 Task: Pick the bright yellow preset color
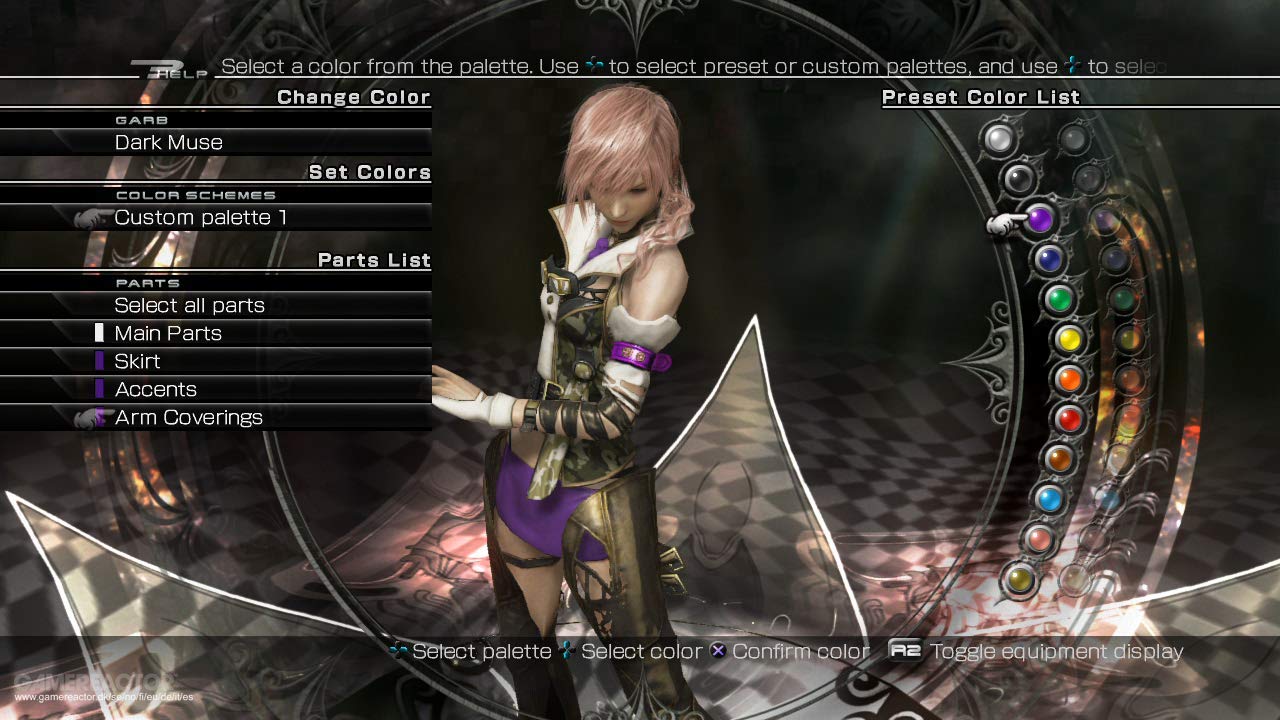(x=1069, y=339)
